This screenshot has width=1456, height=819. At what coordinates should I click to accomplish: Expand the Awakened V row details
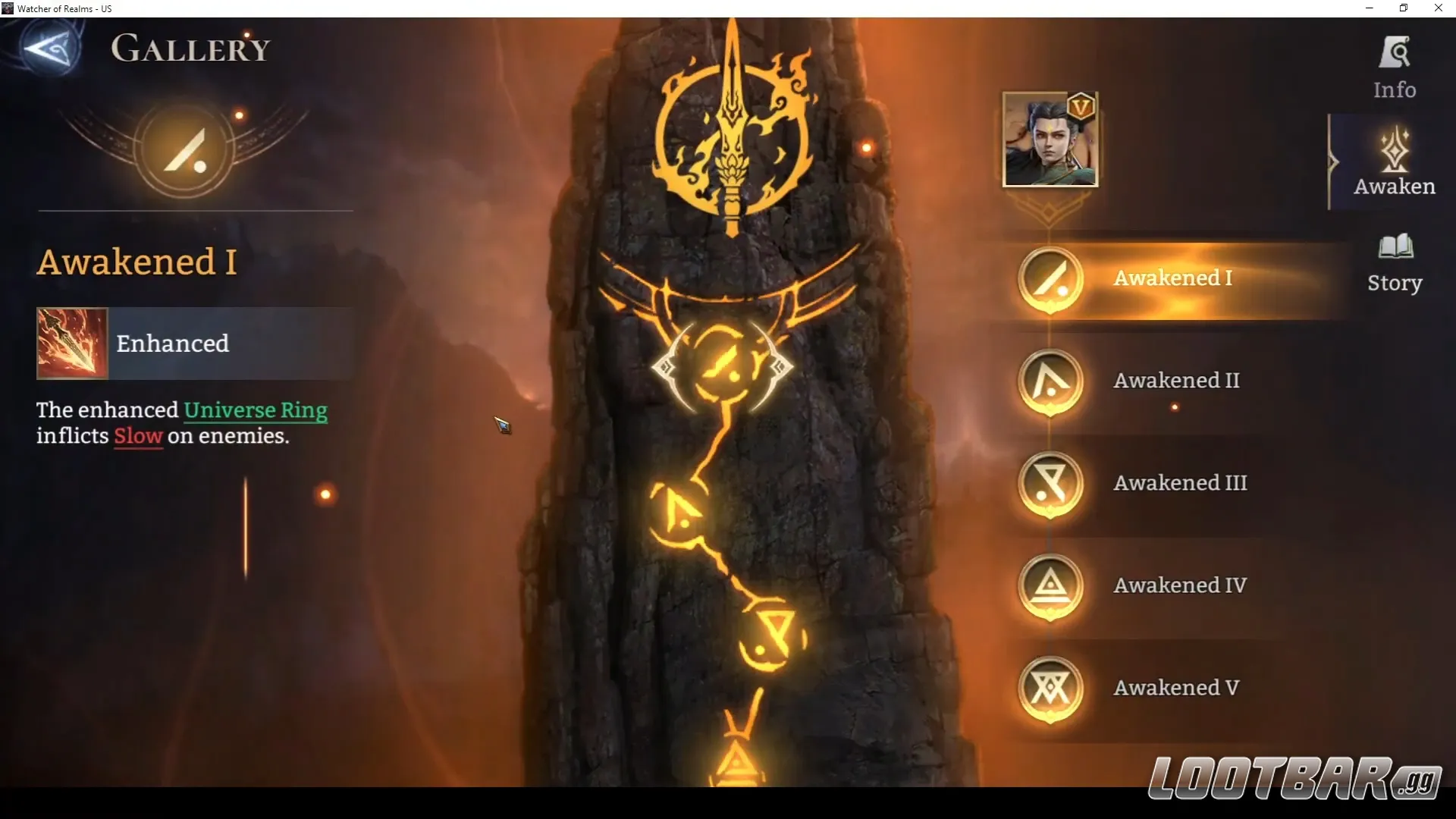click(x=1175, y=688)
